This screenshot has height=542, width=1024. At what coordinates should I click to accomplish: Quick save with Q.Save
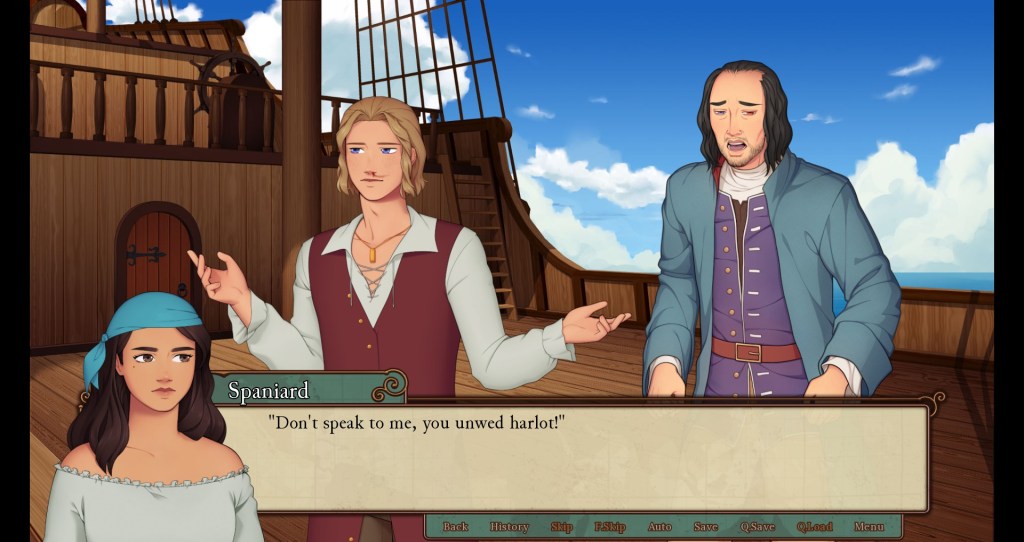pyautogui.click(x=758, y=527)
